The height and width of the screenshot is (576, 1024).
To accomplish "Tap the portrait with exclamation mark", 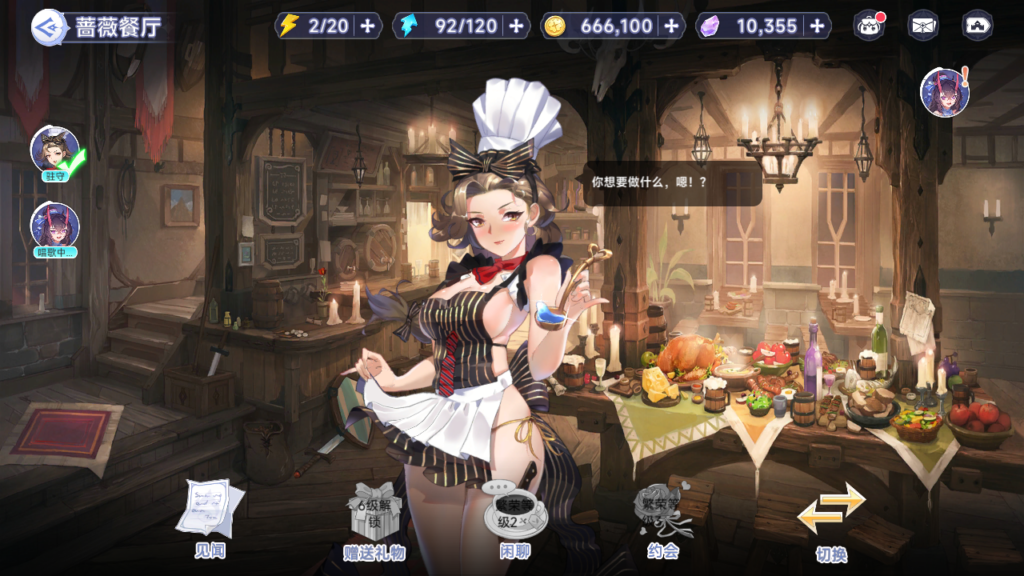I will coord(943,93).
